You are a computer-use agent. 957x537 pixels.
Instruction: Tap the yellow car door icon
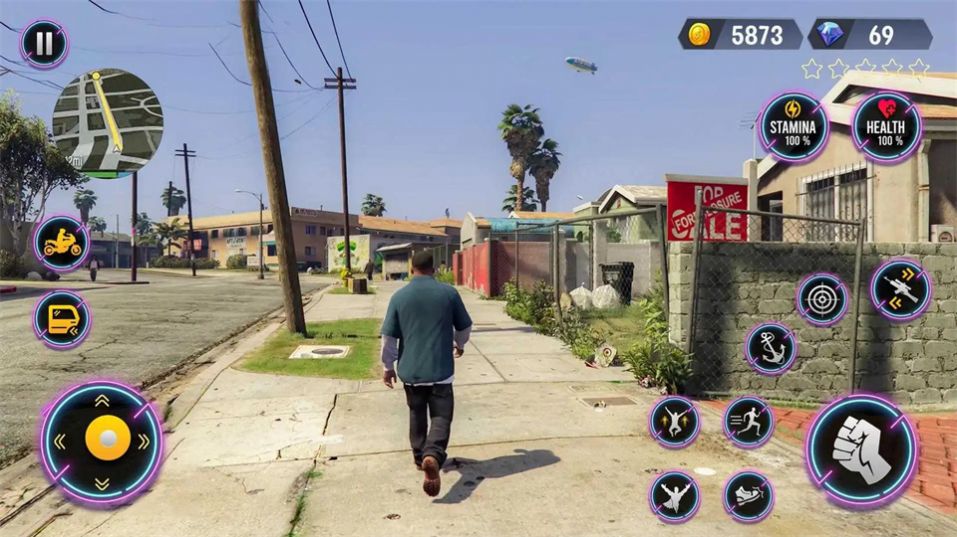click(x=62, y=319)
